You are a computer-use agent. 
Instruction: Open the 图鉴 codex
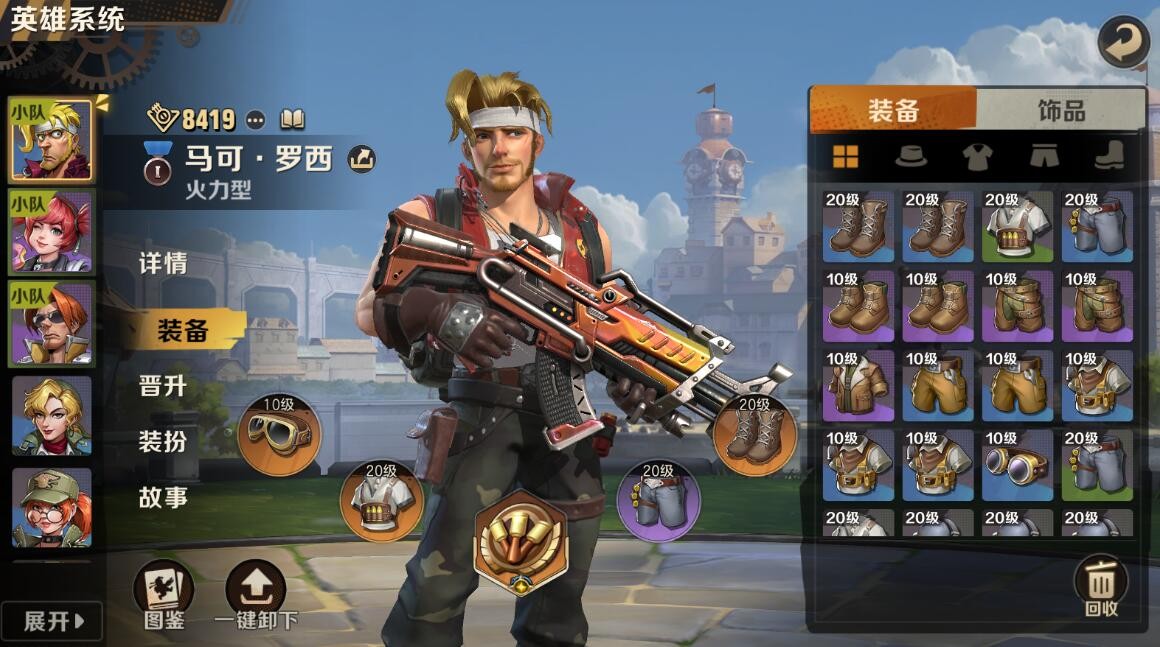[x=163, y=594]
